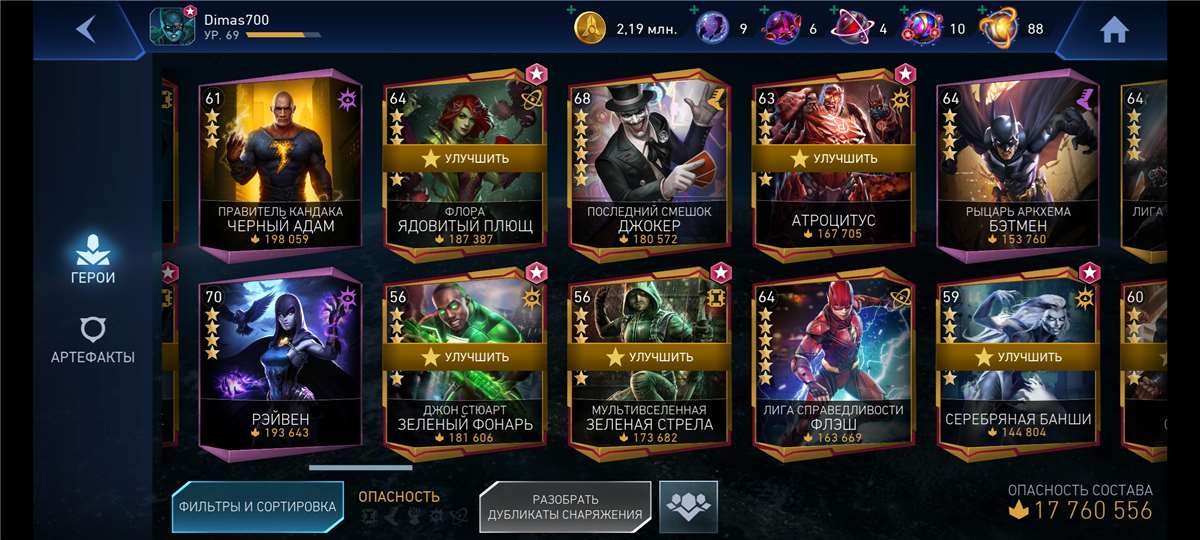This screenshot has width=1200, height=540.
Task: Select the Рэйвен hero card
Action: [279, 360]
